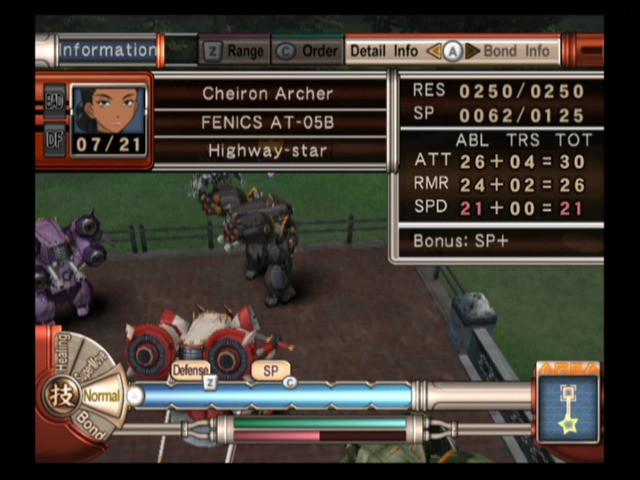Switch to Detail Info view
640x480 pixels.
pos(384,51)
